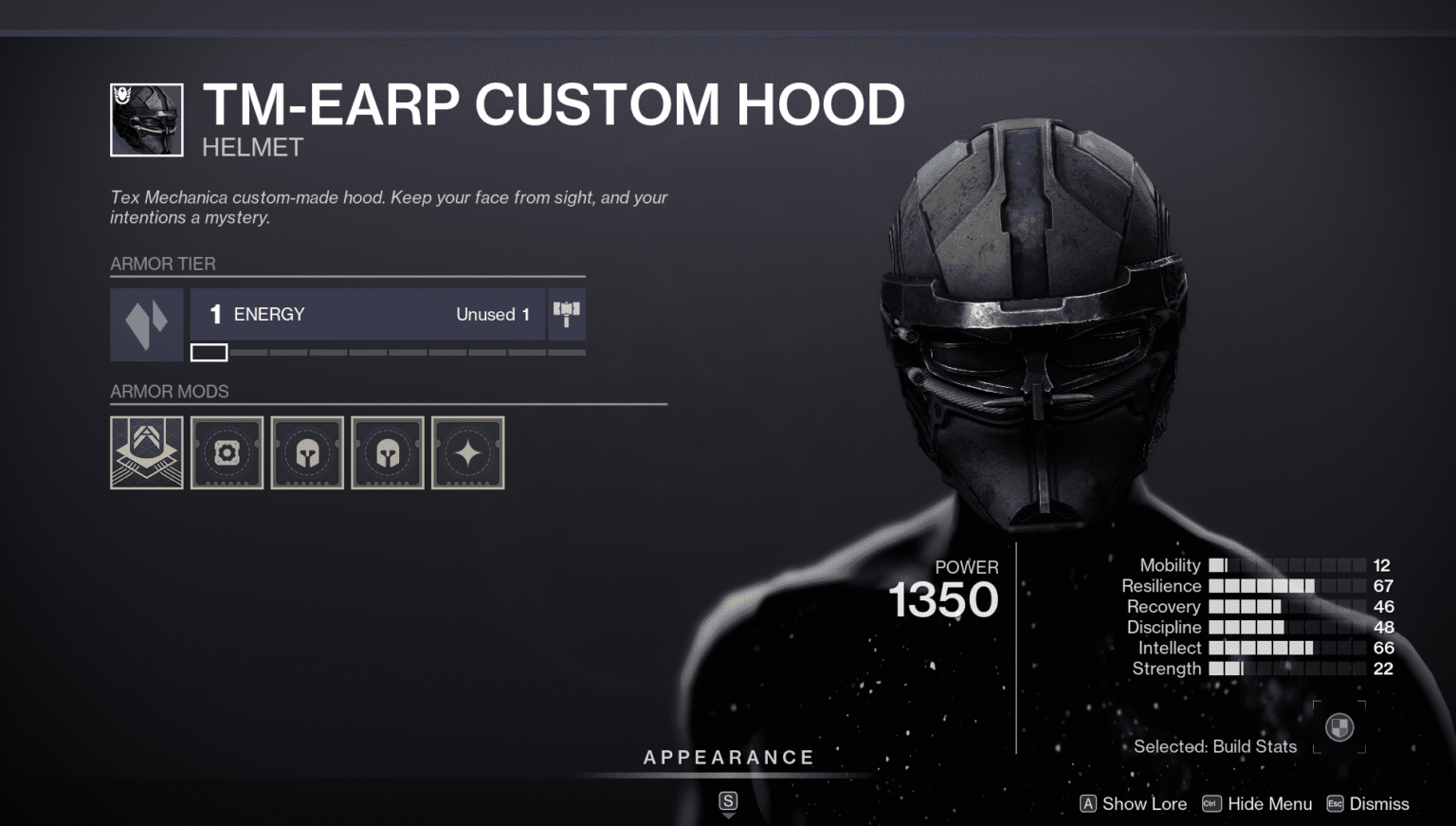The width and height of the screenshot is (1456, 826).
Task: Upgrade armor energy with the hammer button
Action: click(x=566, y=314)
